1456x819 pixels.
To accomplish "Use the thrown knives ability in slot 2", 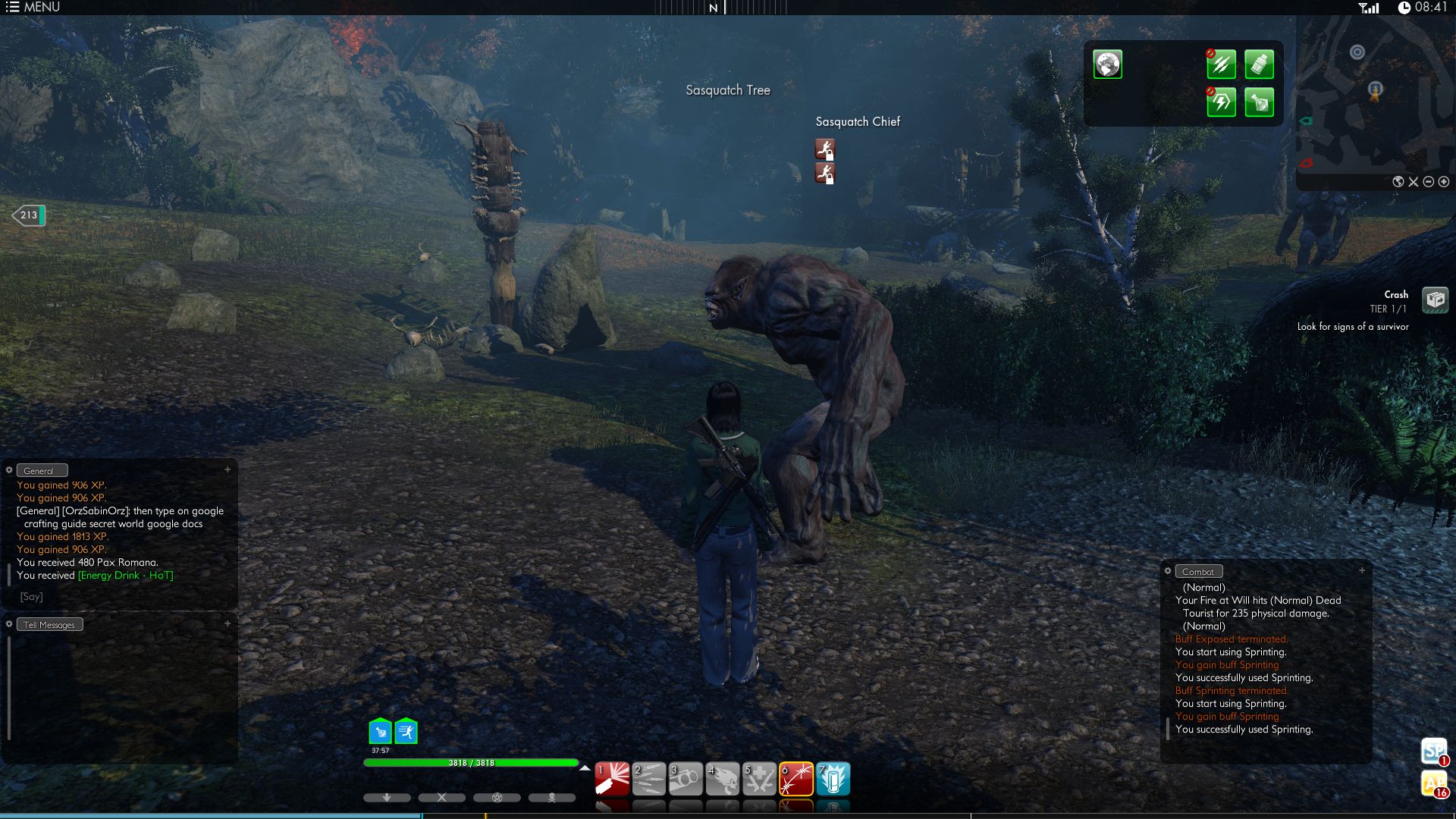I will (x=649, y=779).
